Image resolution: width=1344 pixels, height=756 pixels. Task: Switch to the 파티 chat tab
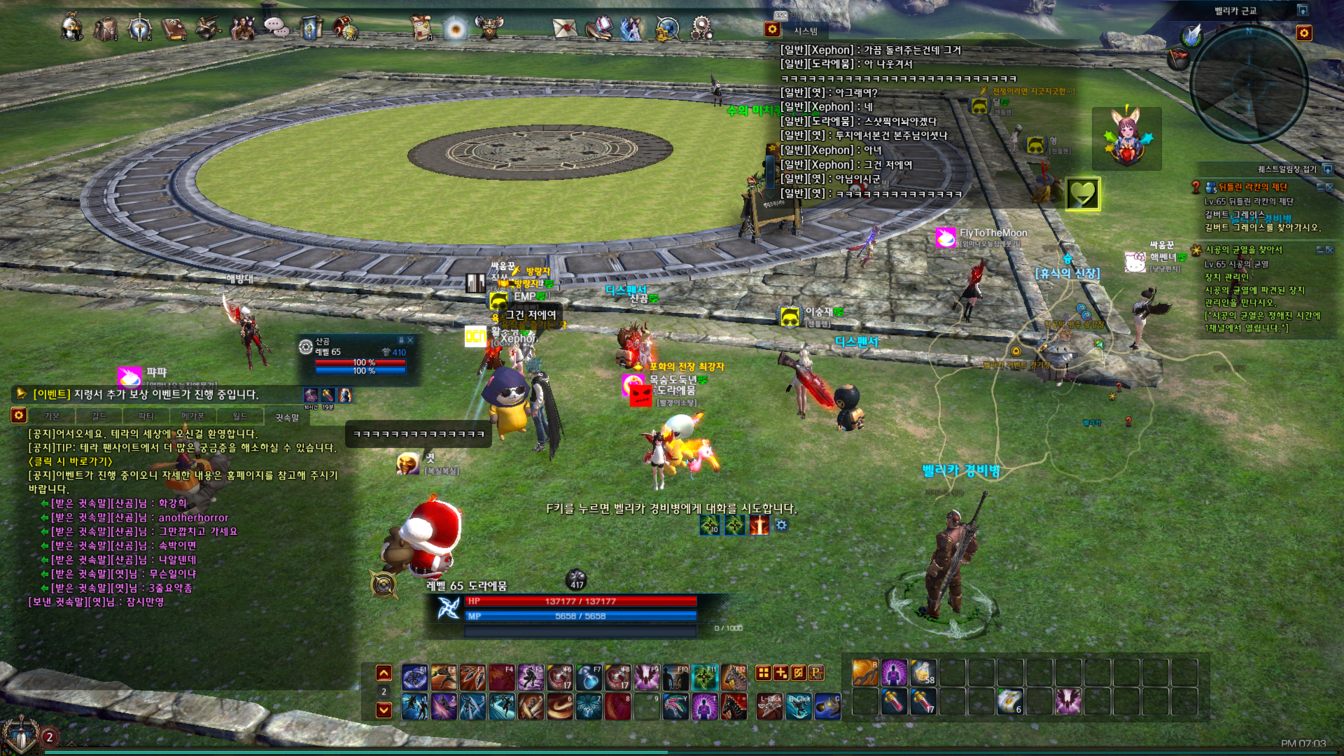point(146,416)
